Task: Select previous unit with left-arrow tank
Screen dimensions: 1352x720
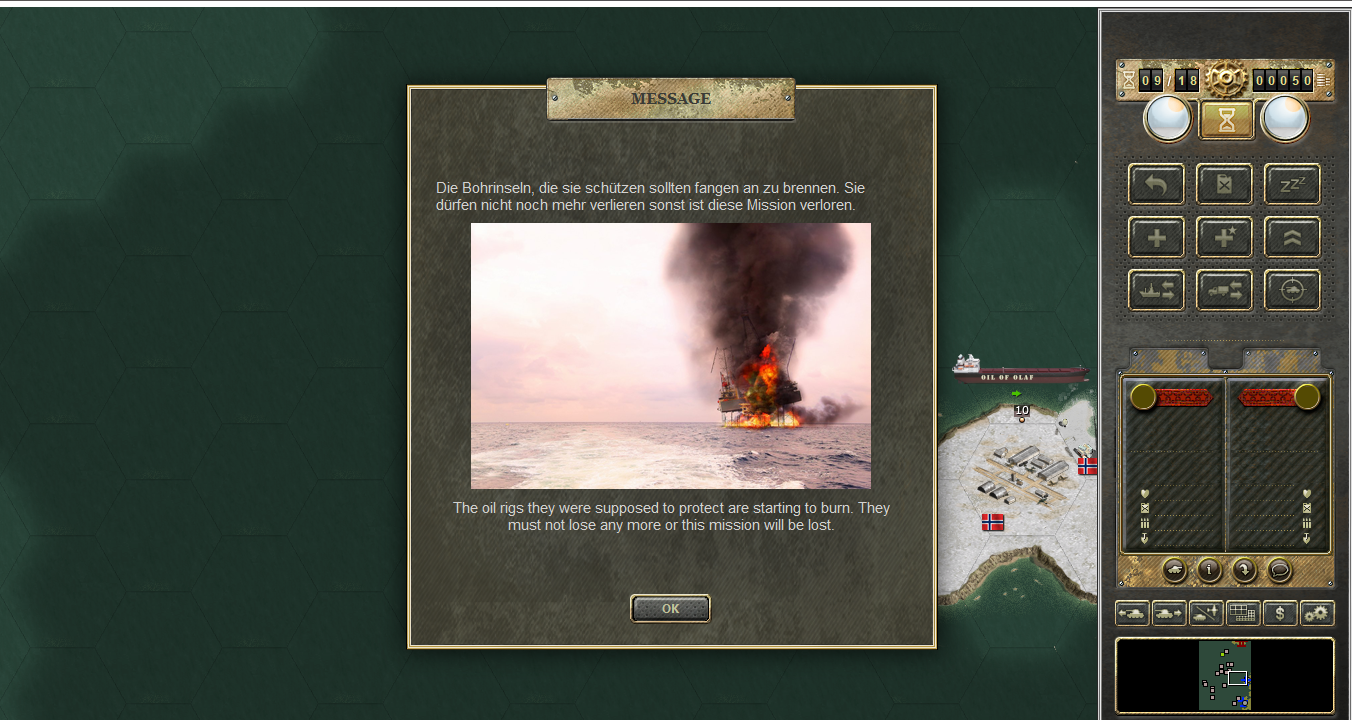Action: (1132, 613)
